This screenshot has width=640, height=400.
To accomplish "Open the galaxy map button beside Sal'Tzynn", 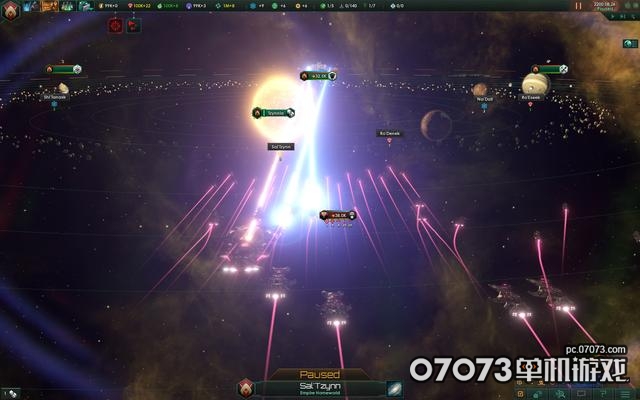I will pos(394,389).
